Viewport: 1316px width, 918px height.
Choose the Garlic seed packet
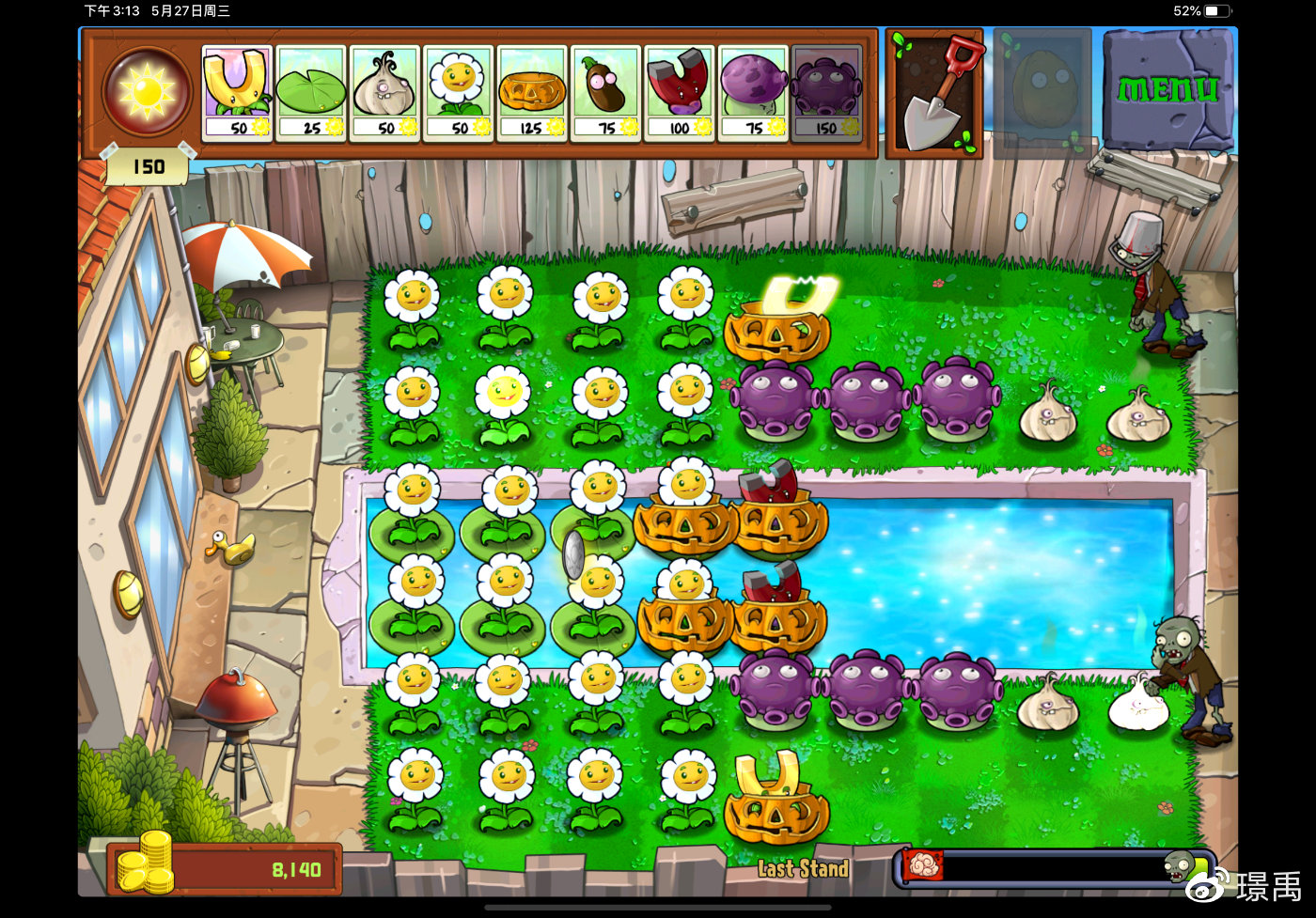[384, 93]
